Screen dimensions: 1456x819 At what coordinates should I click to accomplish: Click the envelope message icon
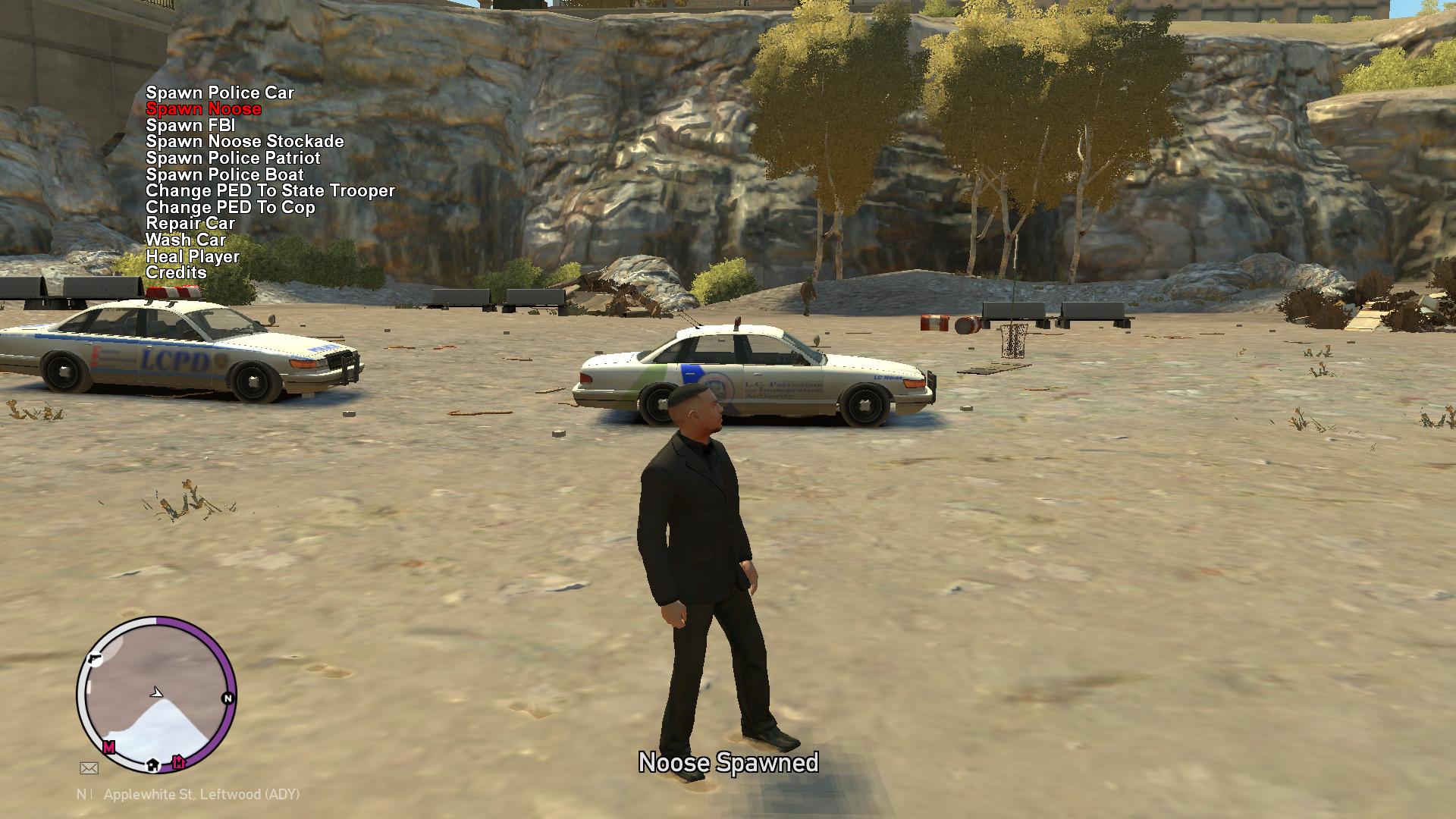(89, 768)
